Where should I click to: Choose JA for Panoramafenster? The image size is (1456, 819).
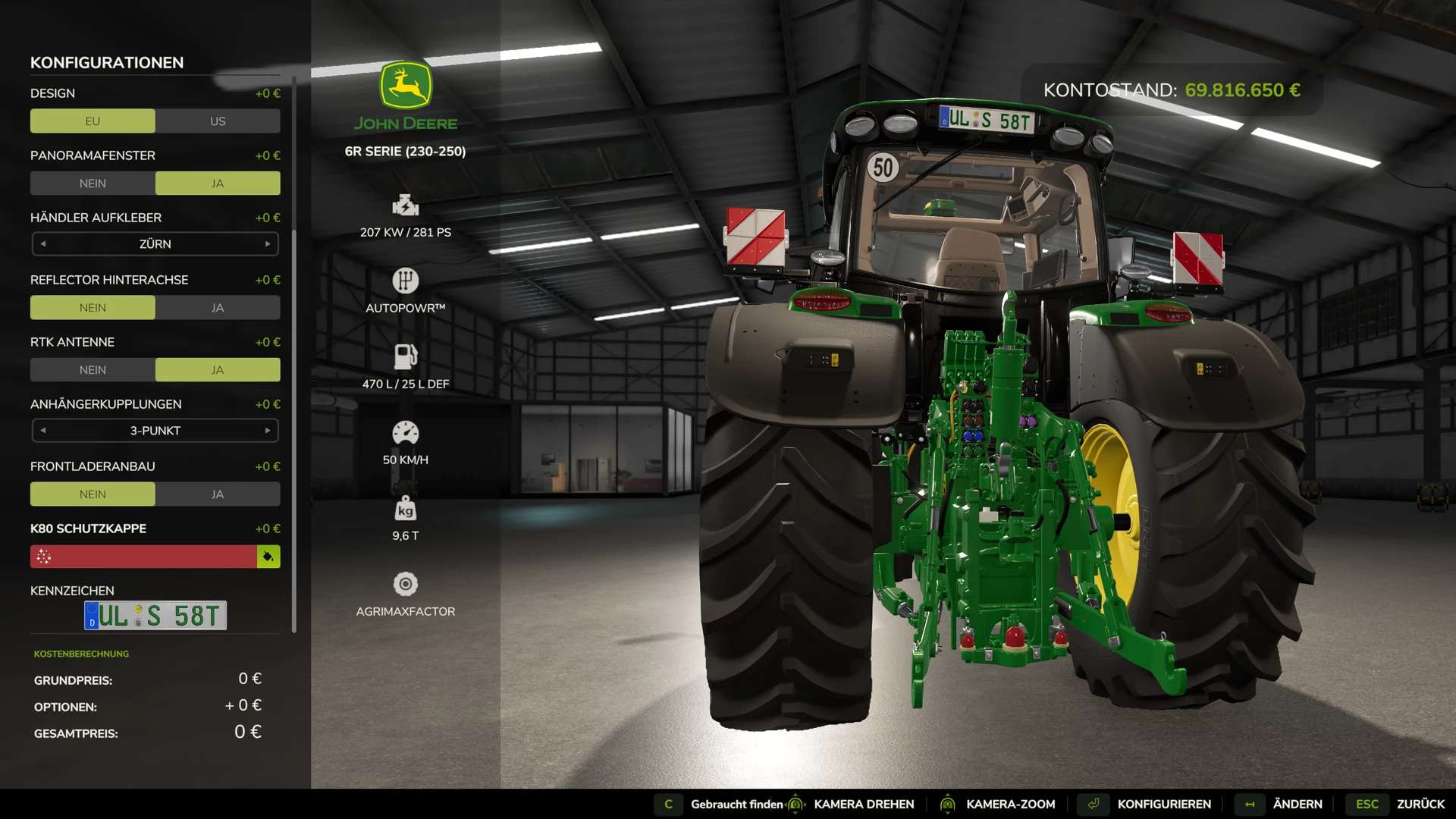[x=218, y=184]
